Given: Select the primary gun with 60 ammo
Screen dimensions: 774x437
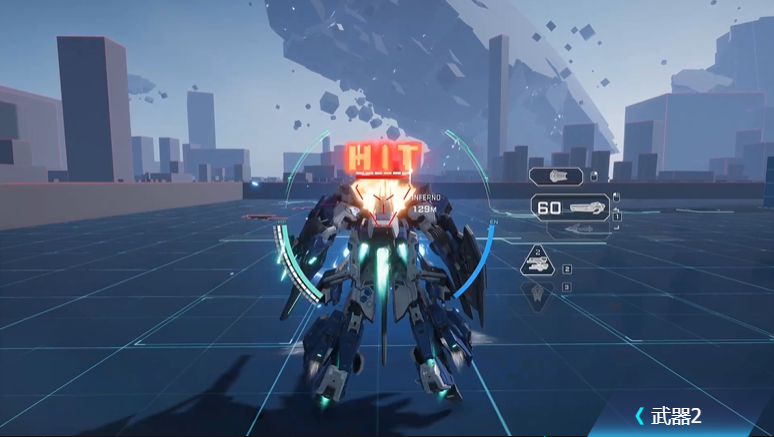Looking at the screenshot, I should tap(571, 208).
